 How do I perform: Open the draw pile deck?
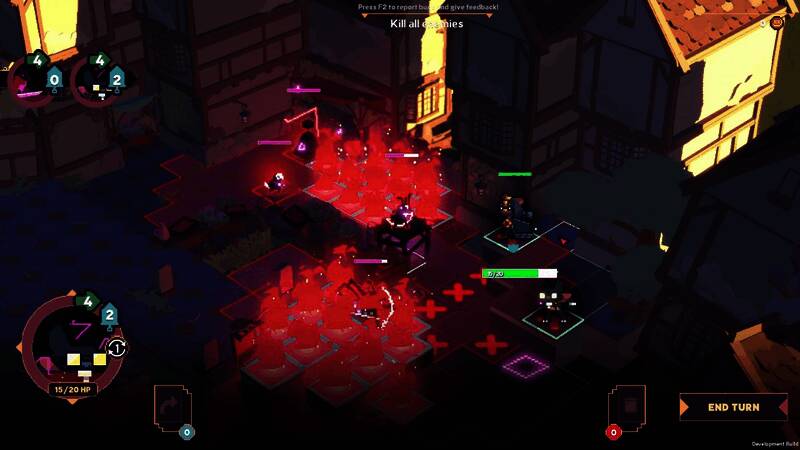(x=171, y=409)
